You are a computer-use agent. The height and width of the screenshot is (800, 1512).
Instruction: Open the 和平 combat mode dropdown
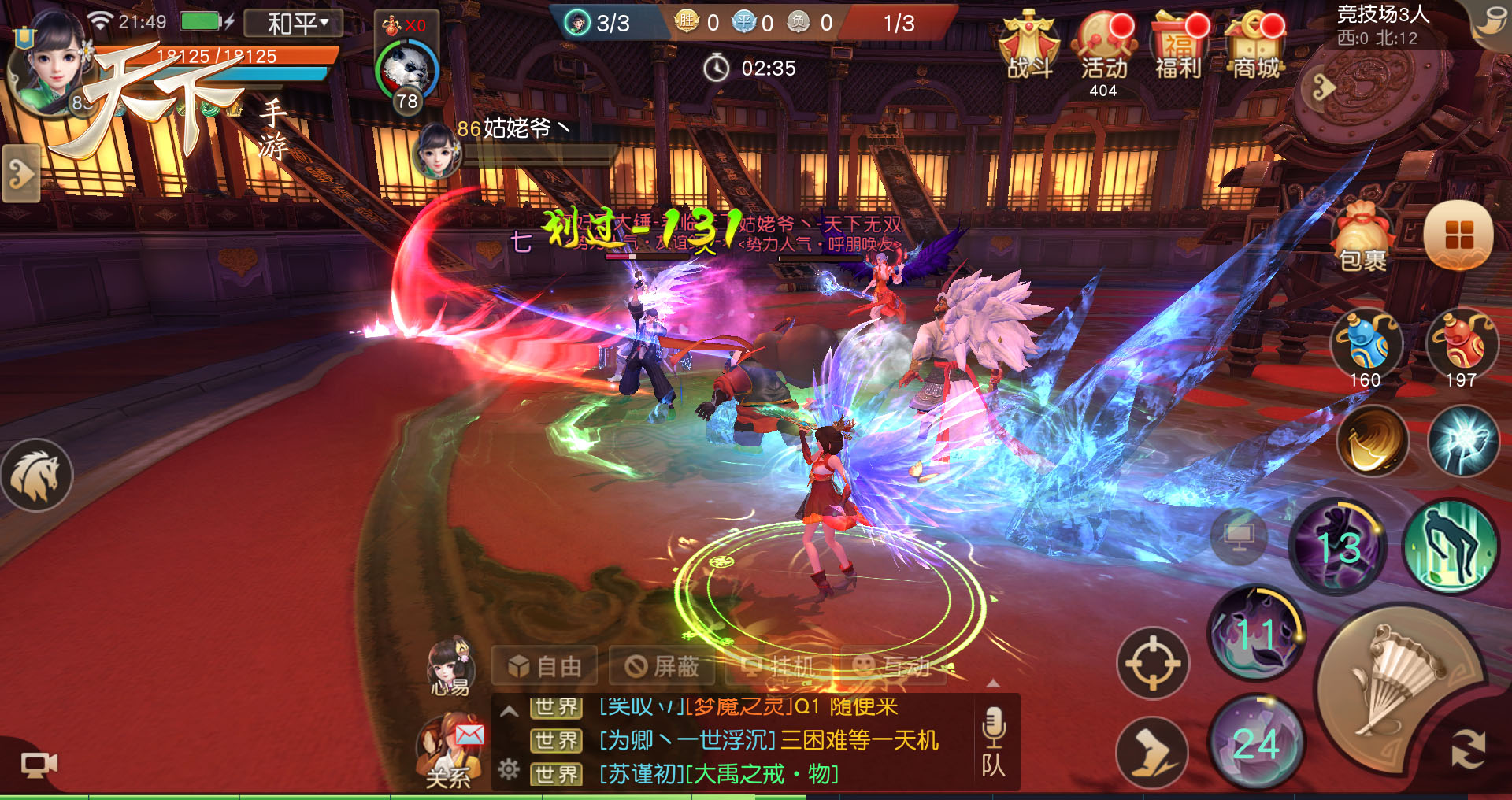[294, 24]
